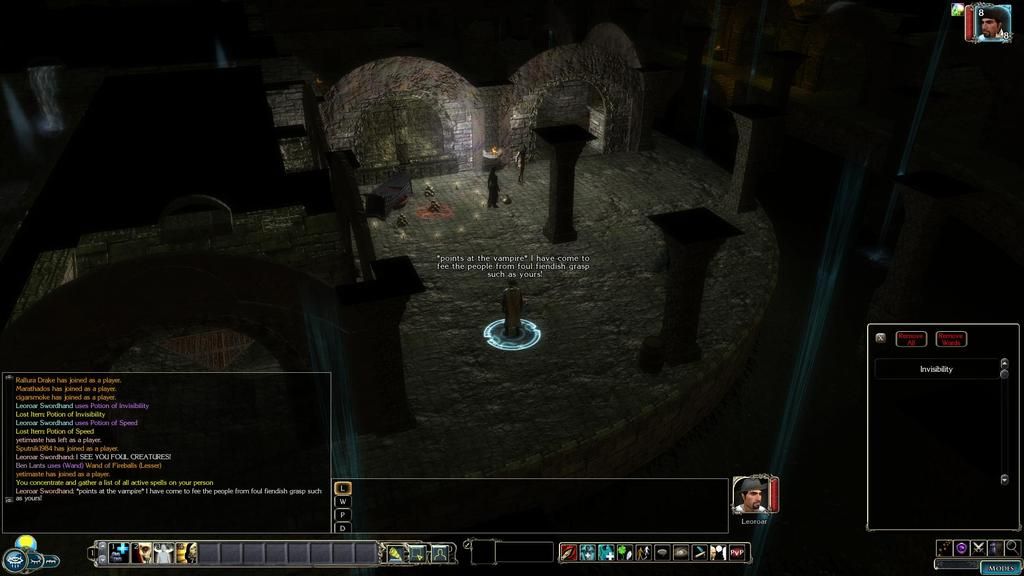Open the Modes menu
Image resolution: width=1024 pixels, height=576 pixels.
coord(1001,567)
